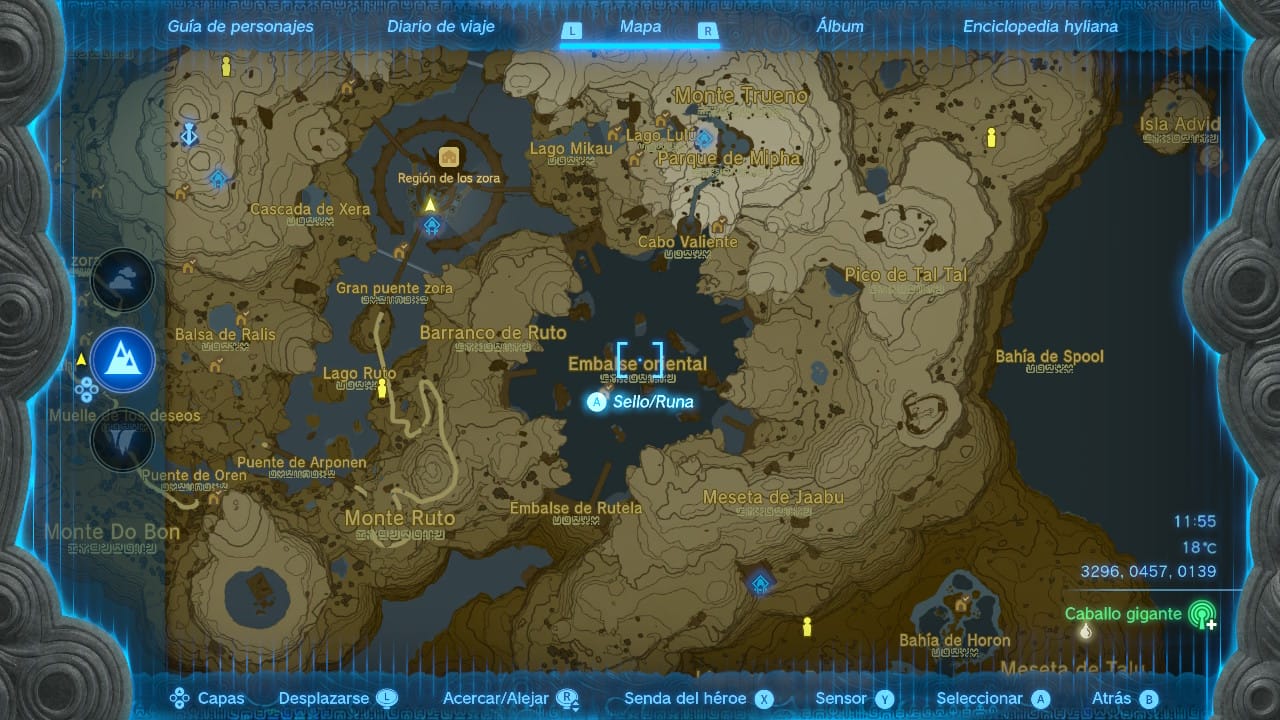1280x720 pixels.
Task: Select the surface layer mountain icon
Action: coord(122,359)
